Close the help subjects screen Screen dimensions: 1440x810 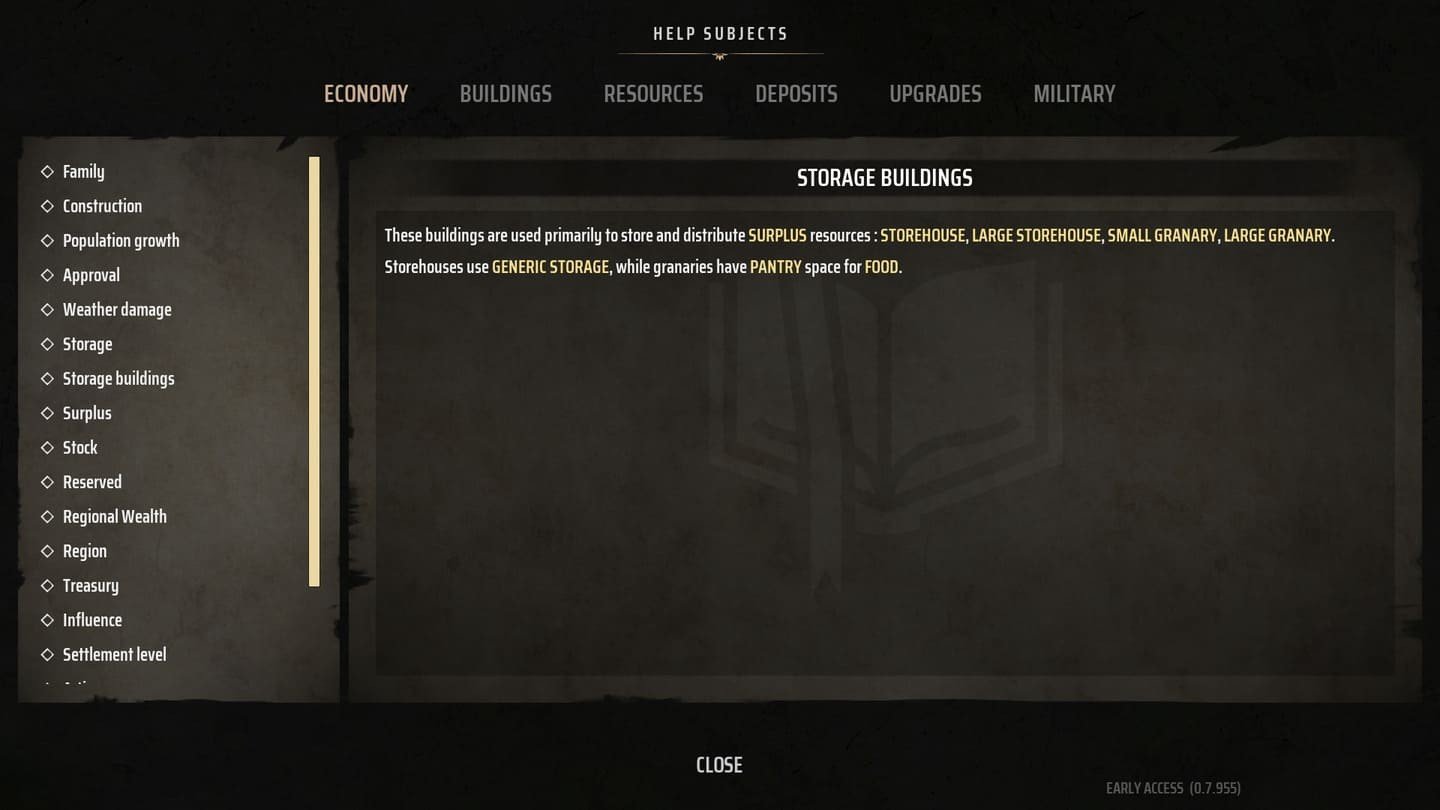pyautogui.click(x=719, y=765)
